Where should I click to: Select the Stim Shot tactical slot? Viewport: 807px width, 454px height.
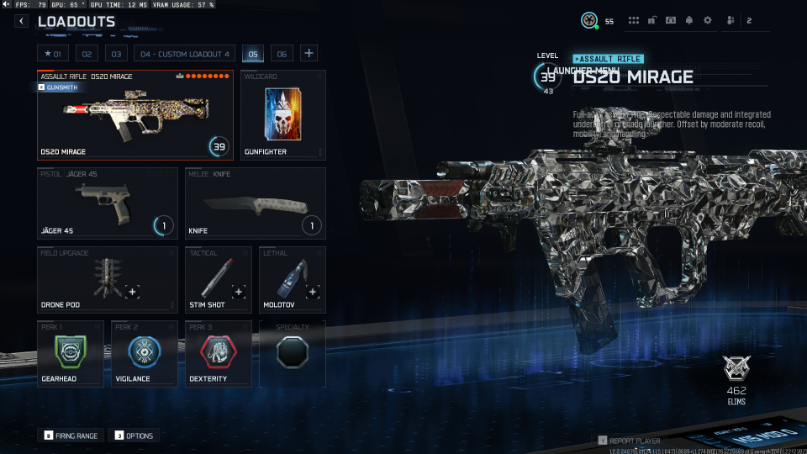(218, 278)
